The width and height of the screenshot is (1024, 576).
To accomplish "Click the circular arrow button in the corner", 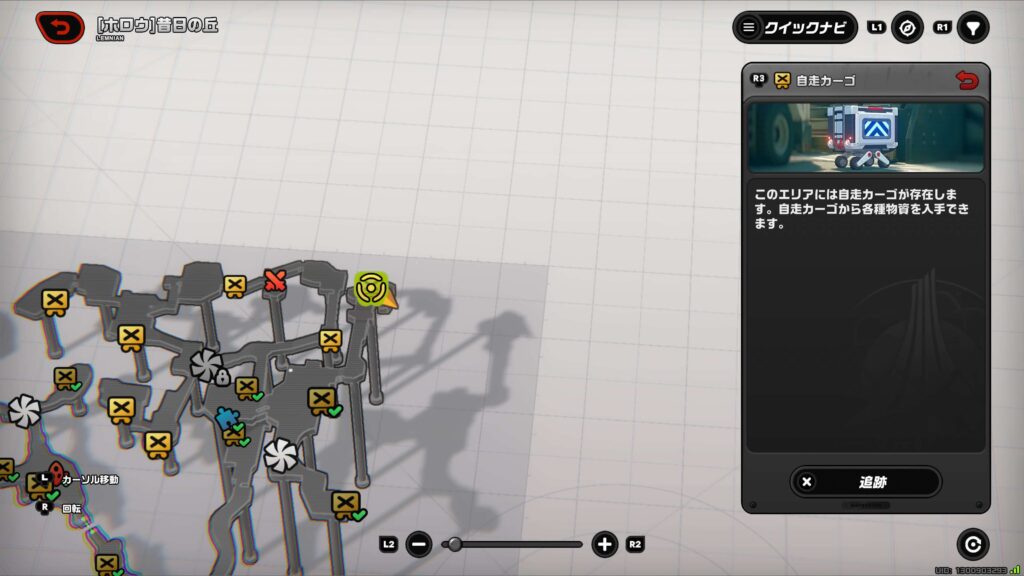I will (972, 543).
